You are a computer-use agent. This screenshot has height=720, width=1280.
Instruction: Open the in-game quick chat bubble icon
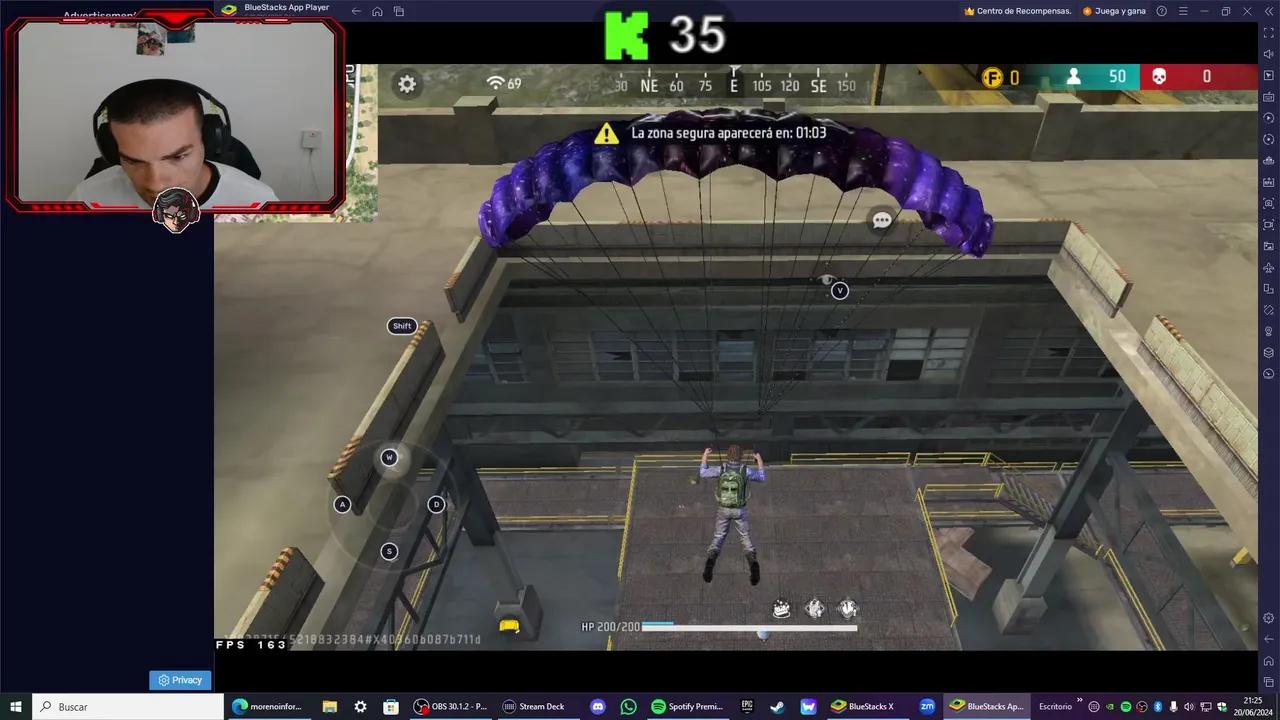point(880,219)
